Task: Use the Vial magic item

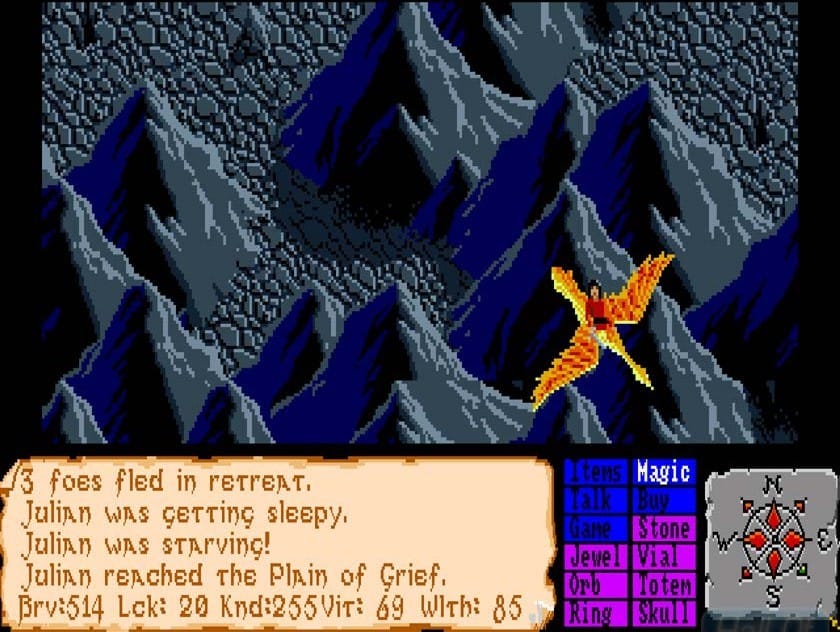Action: tap(663, 556)
